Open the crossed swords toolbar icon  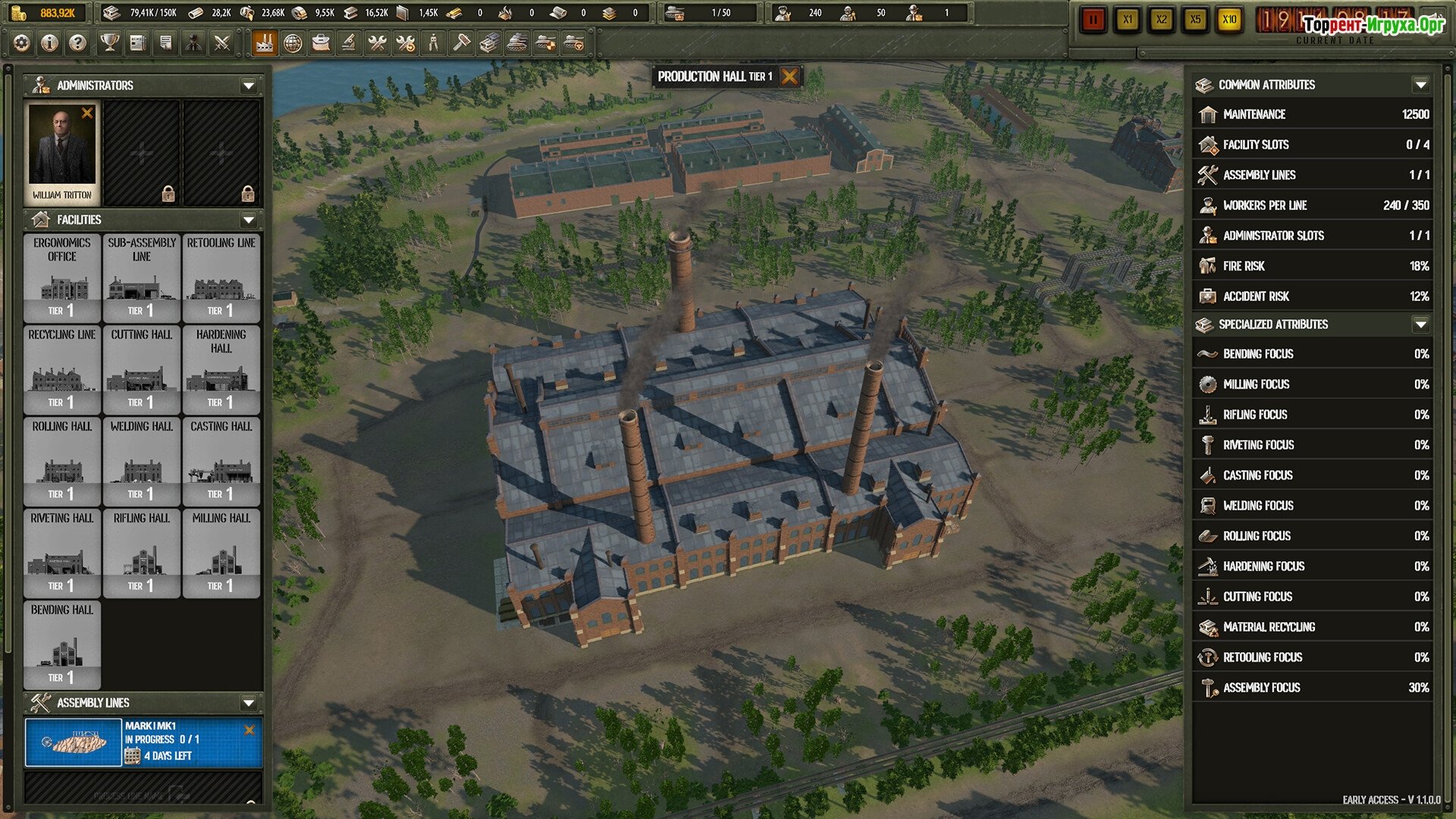(x=221, y=43)
